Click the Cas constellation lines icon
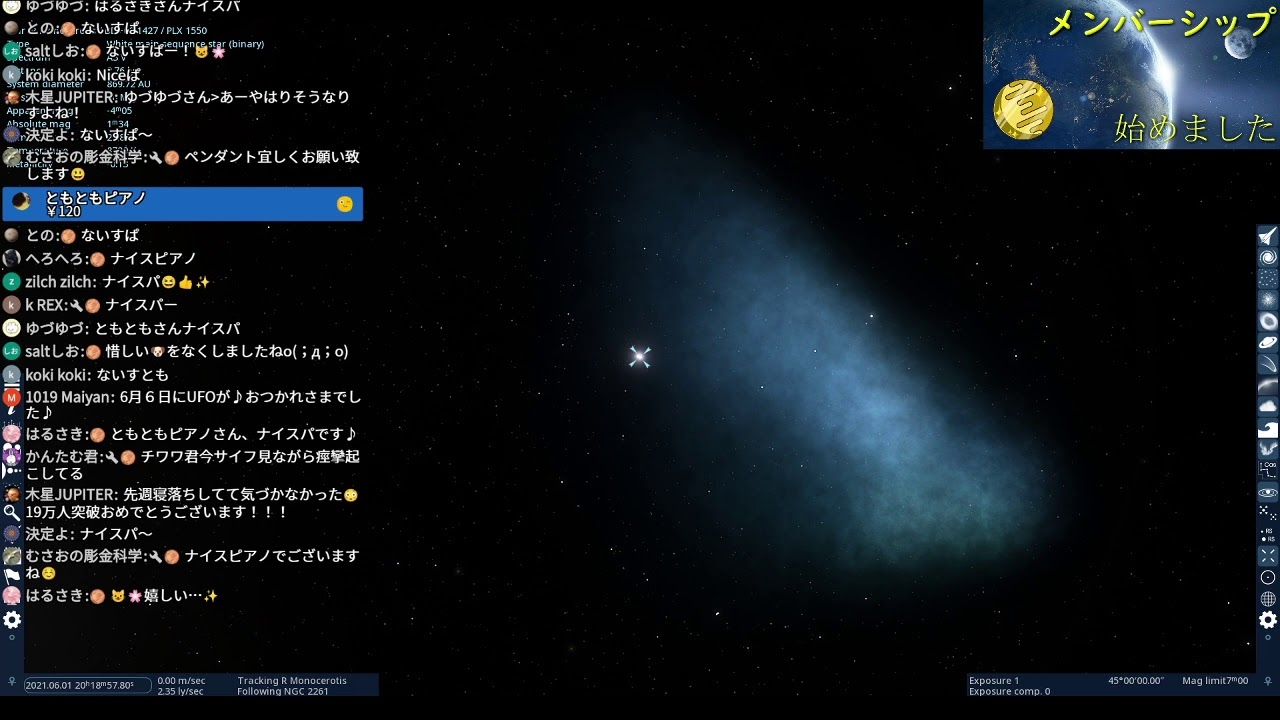Image resolution: width=1280 pixels, height=720 pixels. point(1268,470)
